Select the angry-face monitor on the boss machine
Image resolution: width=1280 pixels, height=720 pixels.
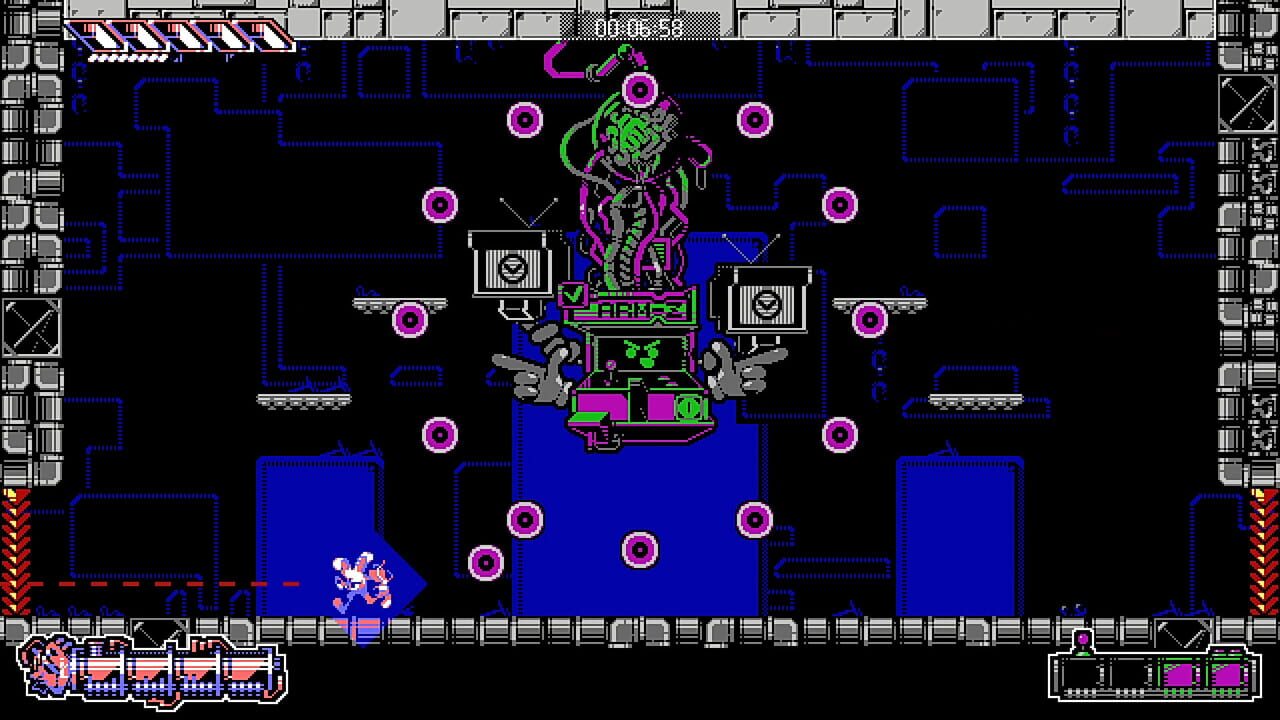[x=644, y=353]
